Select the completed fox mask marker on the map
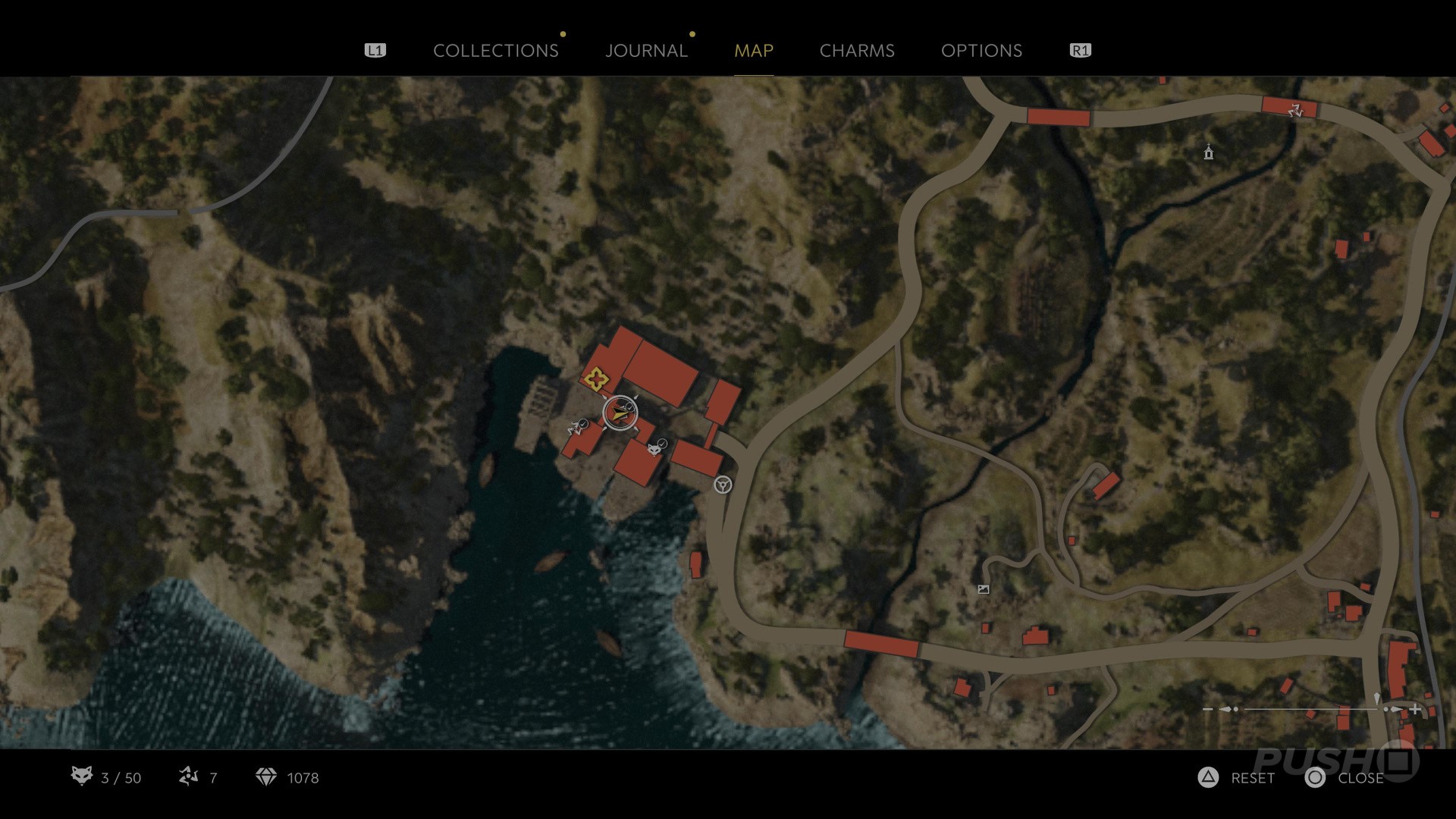This screenshot has width=1456, height=819. pos(654,449)
